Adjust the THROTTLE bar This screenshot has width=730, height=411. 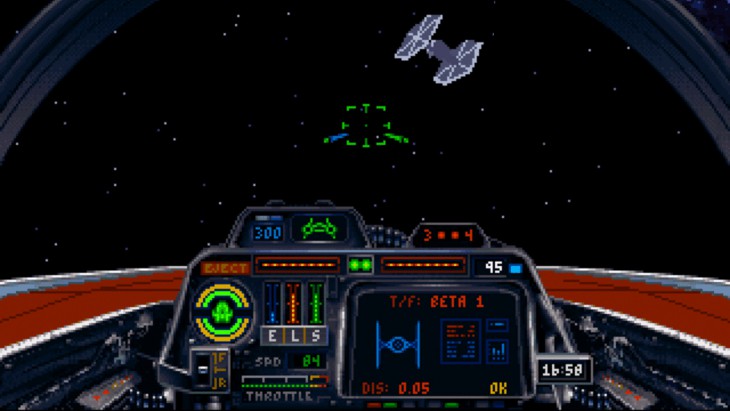coord(285,382)
